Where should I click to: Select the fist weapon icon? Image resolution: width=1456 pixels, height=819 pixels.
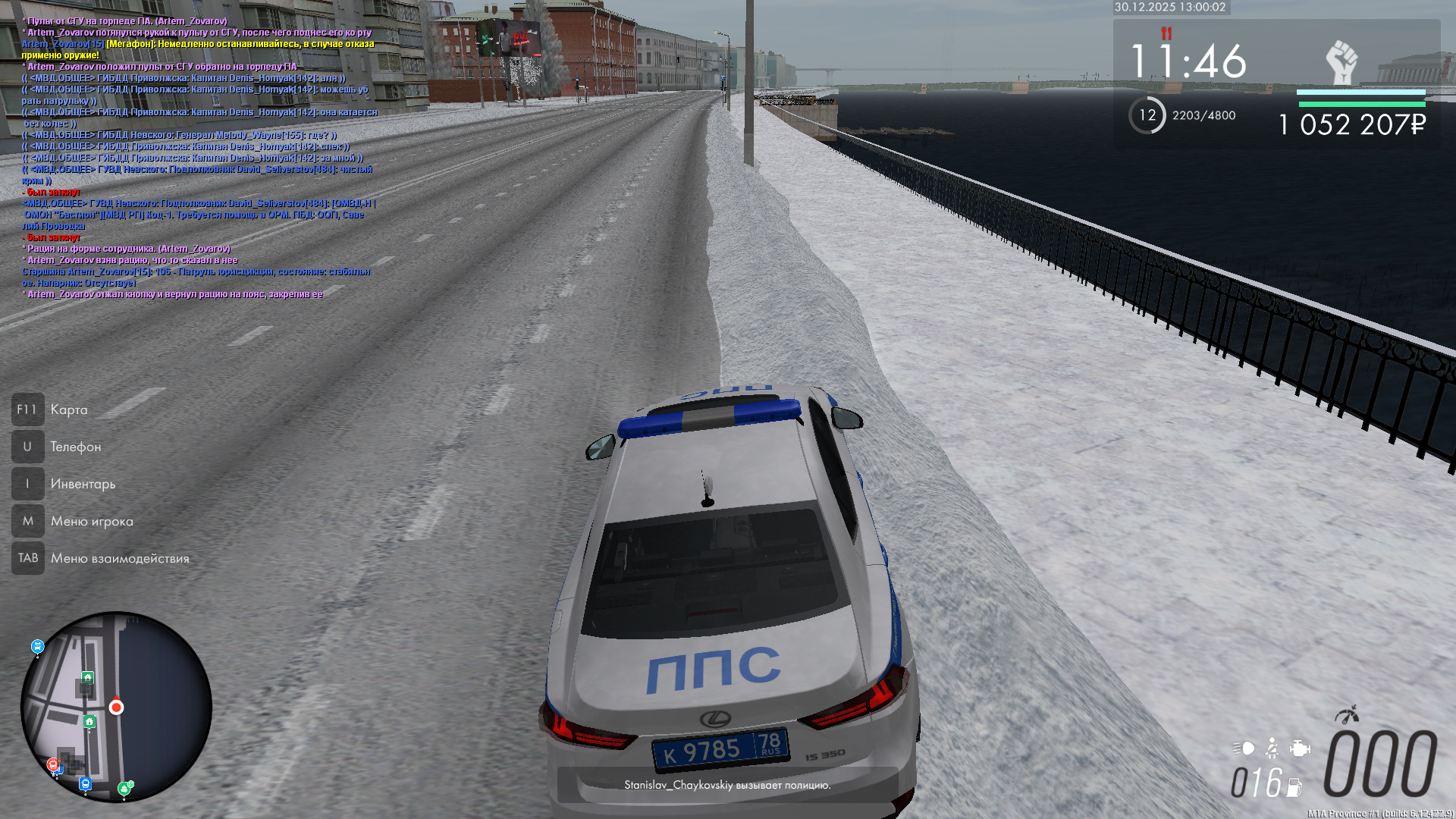[1341, 62]
